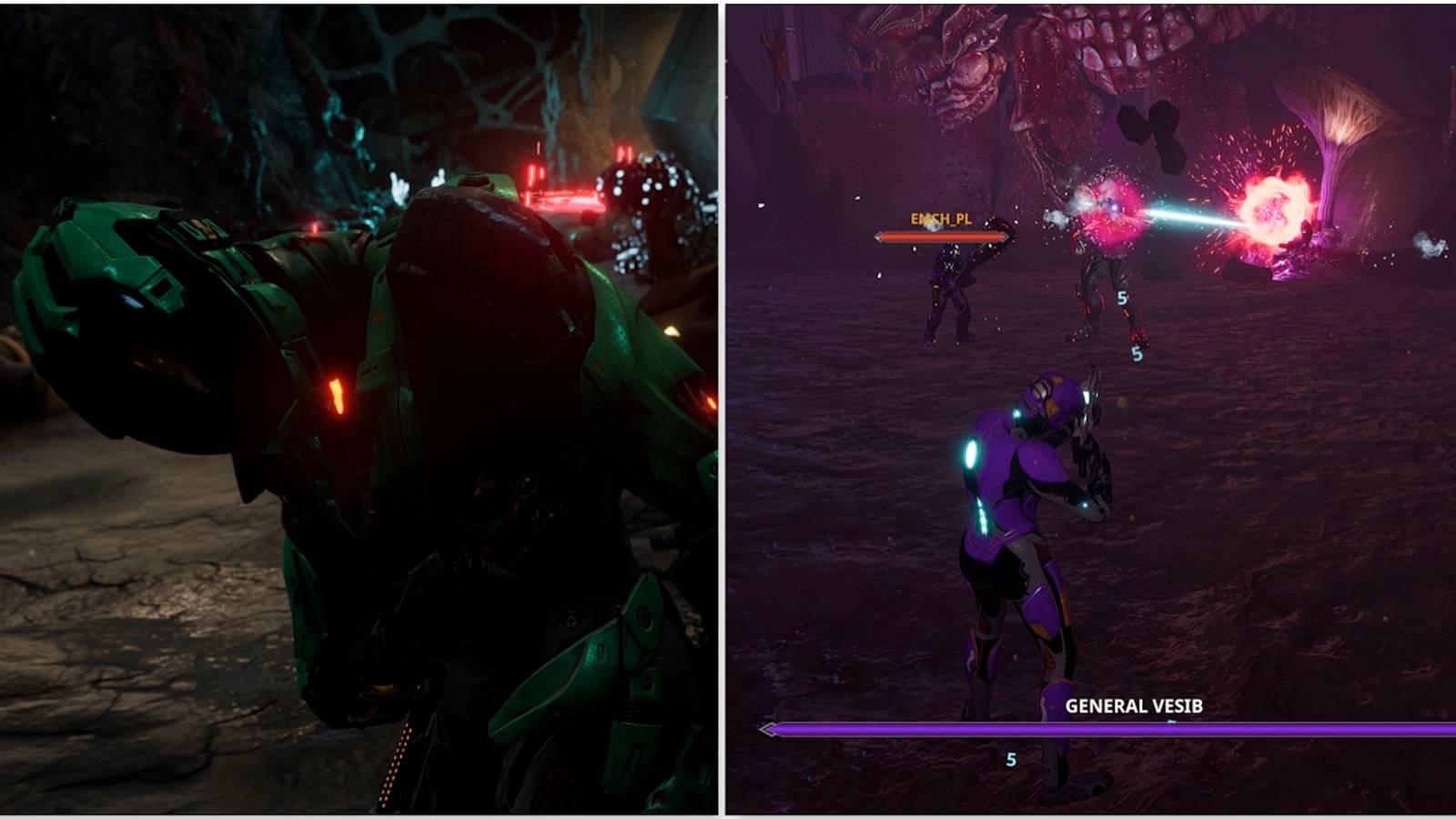Switch to the right split-screen panel
The image size is (1456, 819).
point(1092,409)
